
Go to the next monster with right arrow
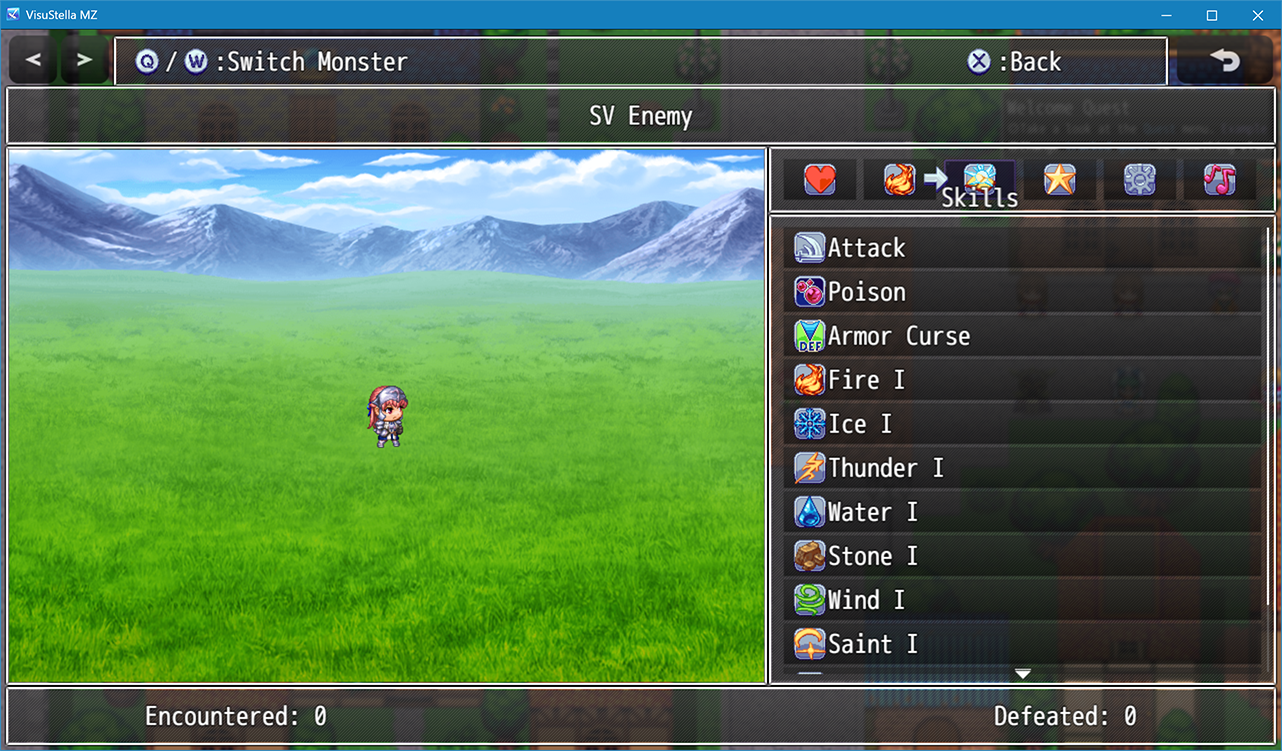pyautogui.click(x=85, y=60)
